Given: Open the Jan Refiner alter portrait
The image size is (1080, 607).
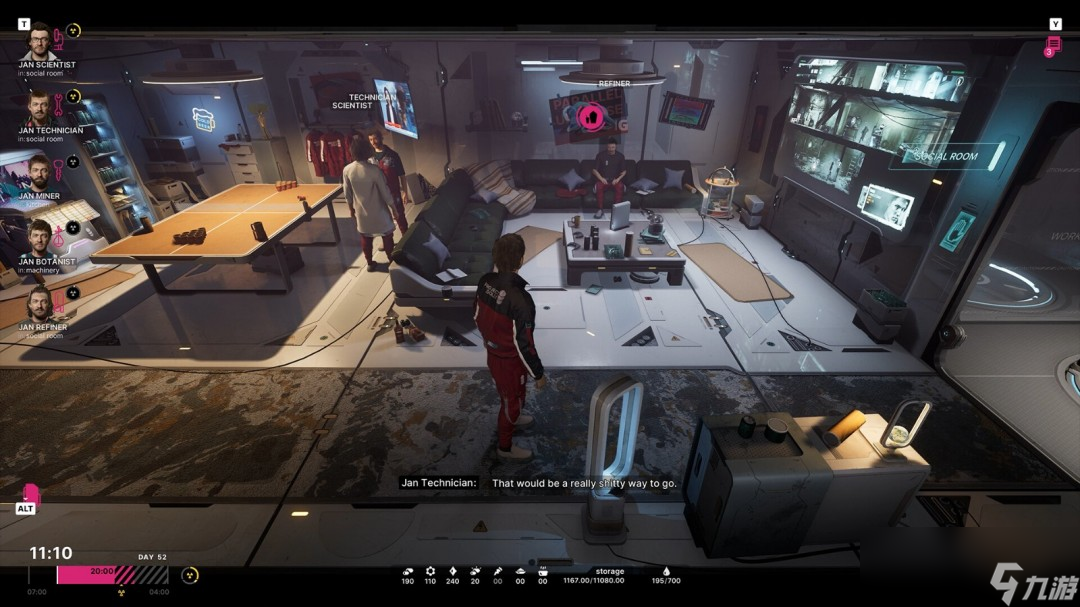Looking at the screenshot, I should click(39, 303).
